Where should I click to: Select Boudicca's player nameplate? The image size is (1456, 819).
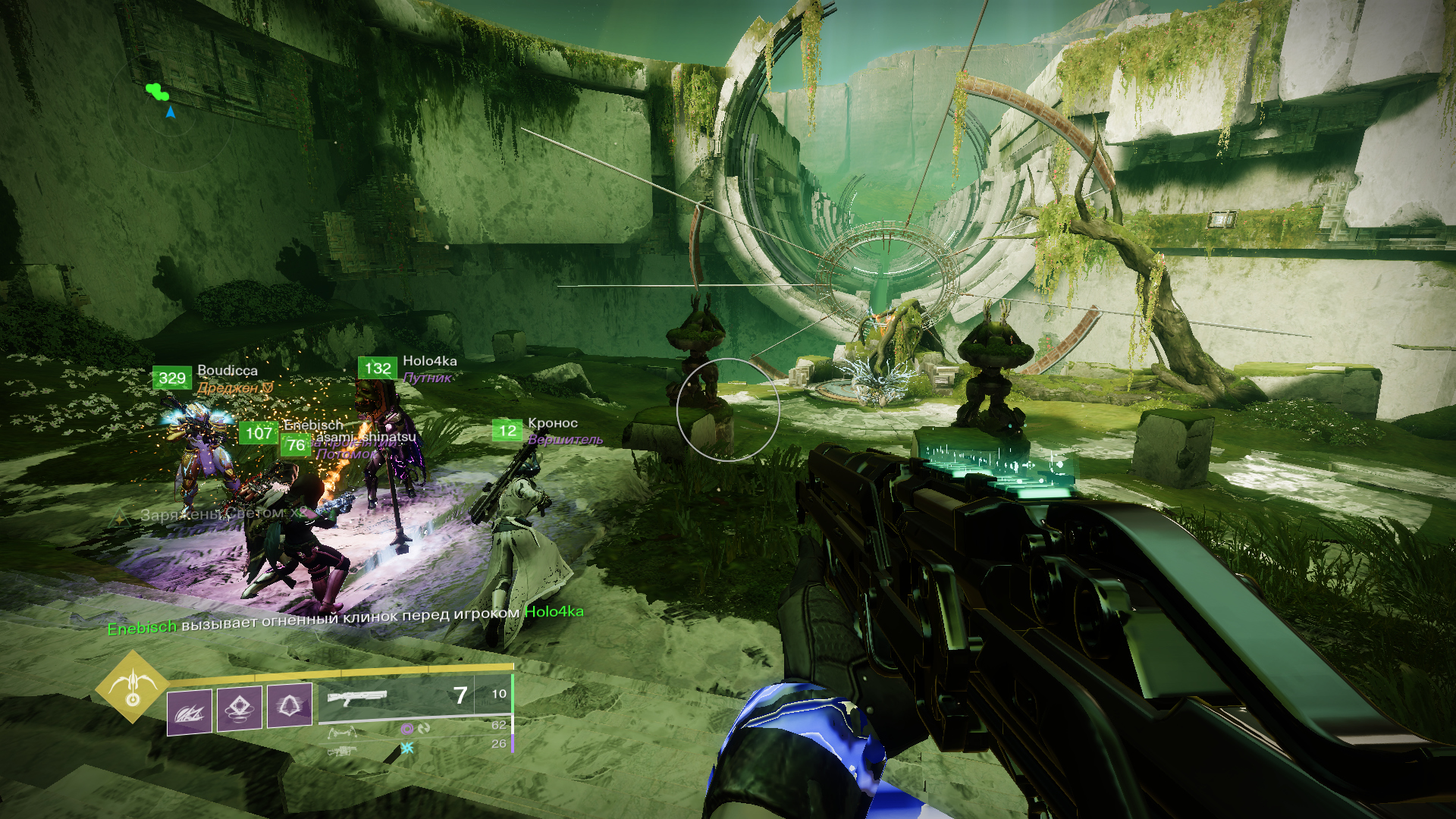(x=227, y=371)
